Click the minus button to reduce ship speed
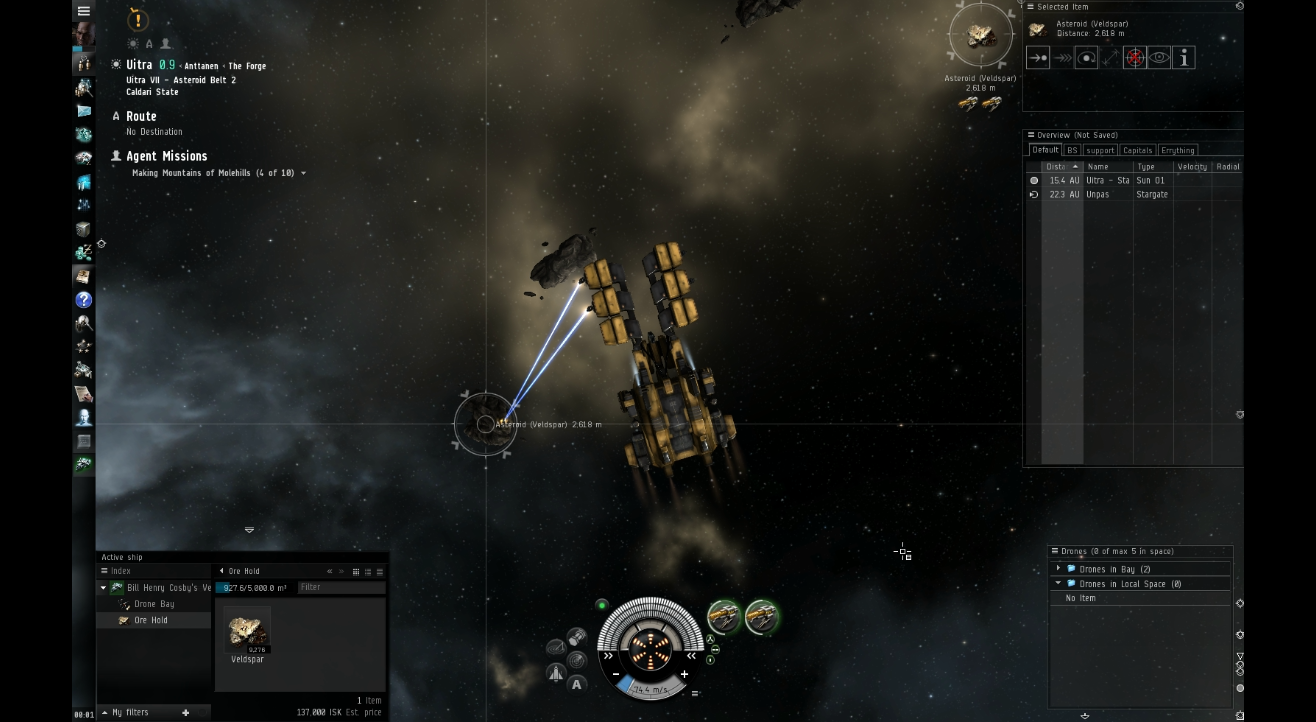The width and height of the screenshot is (1316, 722). [x=617, y=674]
